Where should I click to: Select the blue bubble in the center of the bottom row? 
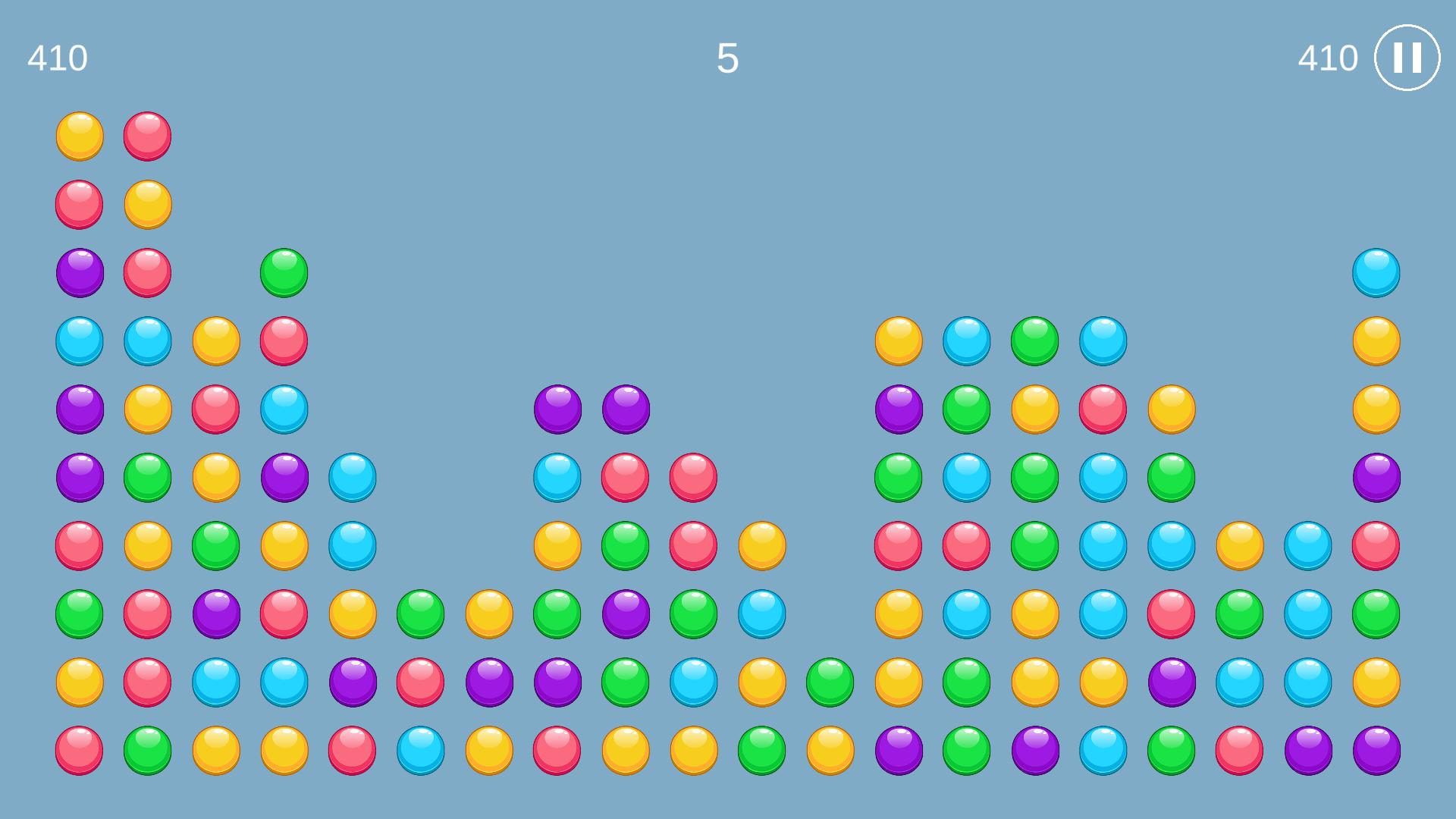click(419, 749)
